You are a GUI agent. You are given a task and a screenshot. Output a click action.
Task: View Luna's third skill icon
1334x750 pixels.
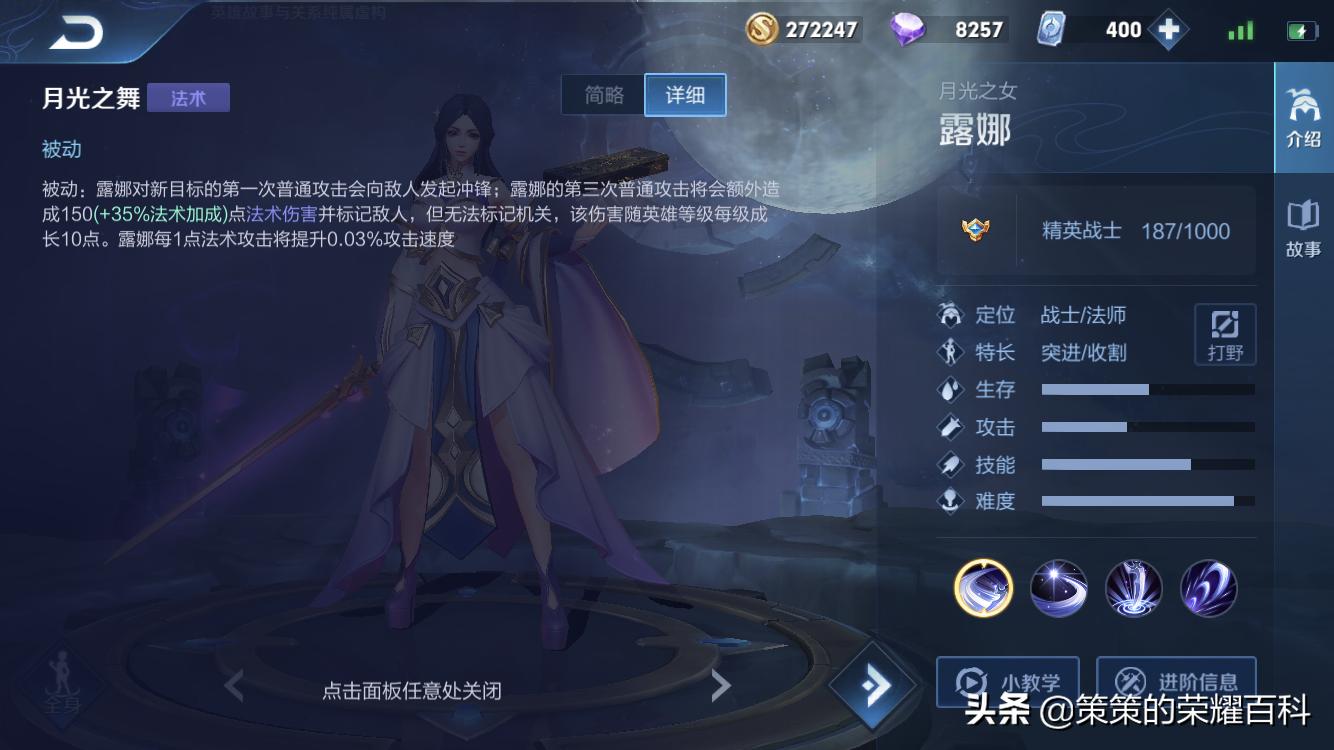click(x=1133, y=589)
